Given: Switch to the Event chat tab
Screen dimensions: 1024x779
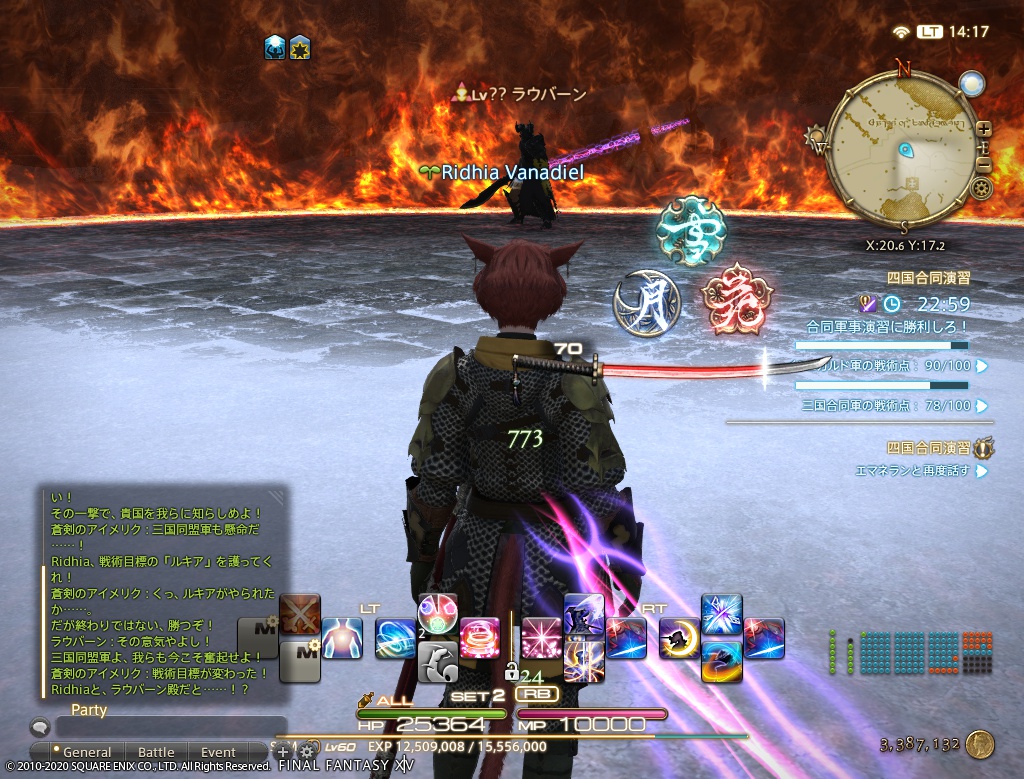Looking at the screenshot, I should (x=218, y=752).
